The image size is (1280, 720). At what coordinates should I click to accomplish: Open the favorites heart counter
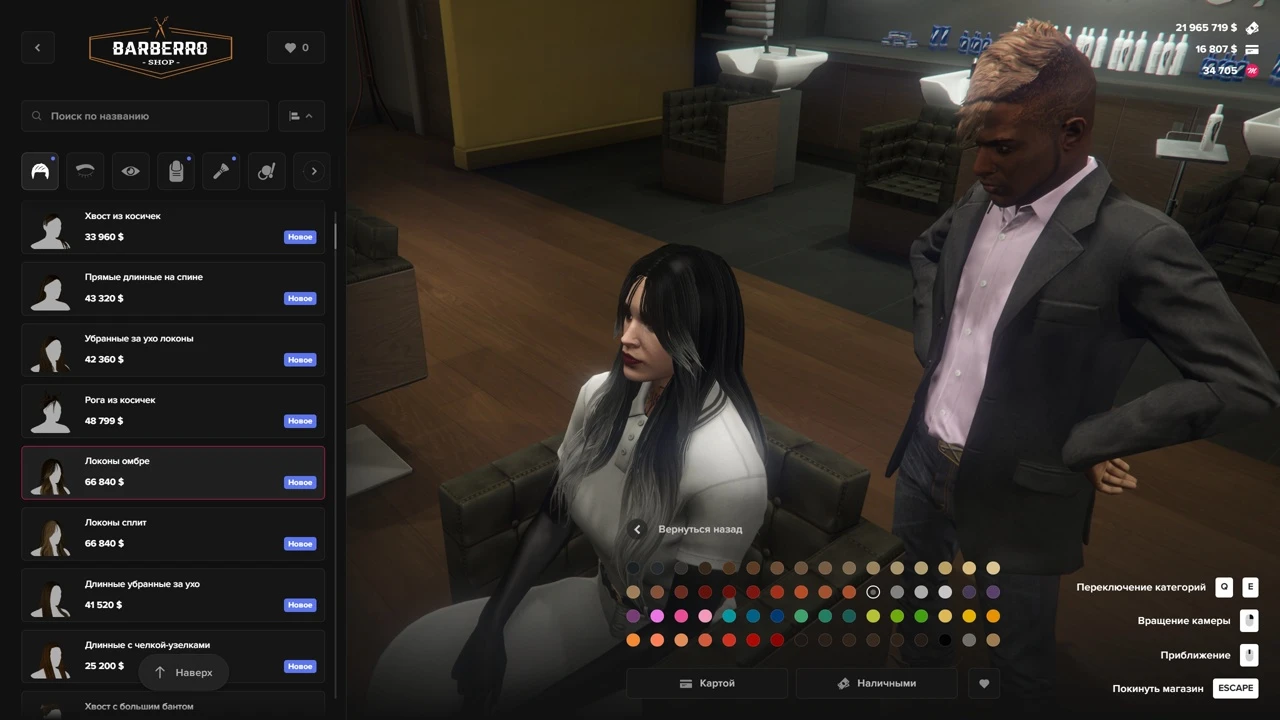[x=296, y=48]
